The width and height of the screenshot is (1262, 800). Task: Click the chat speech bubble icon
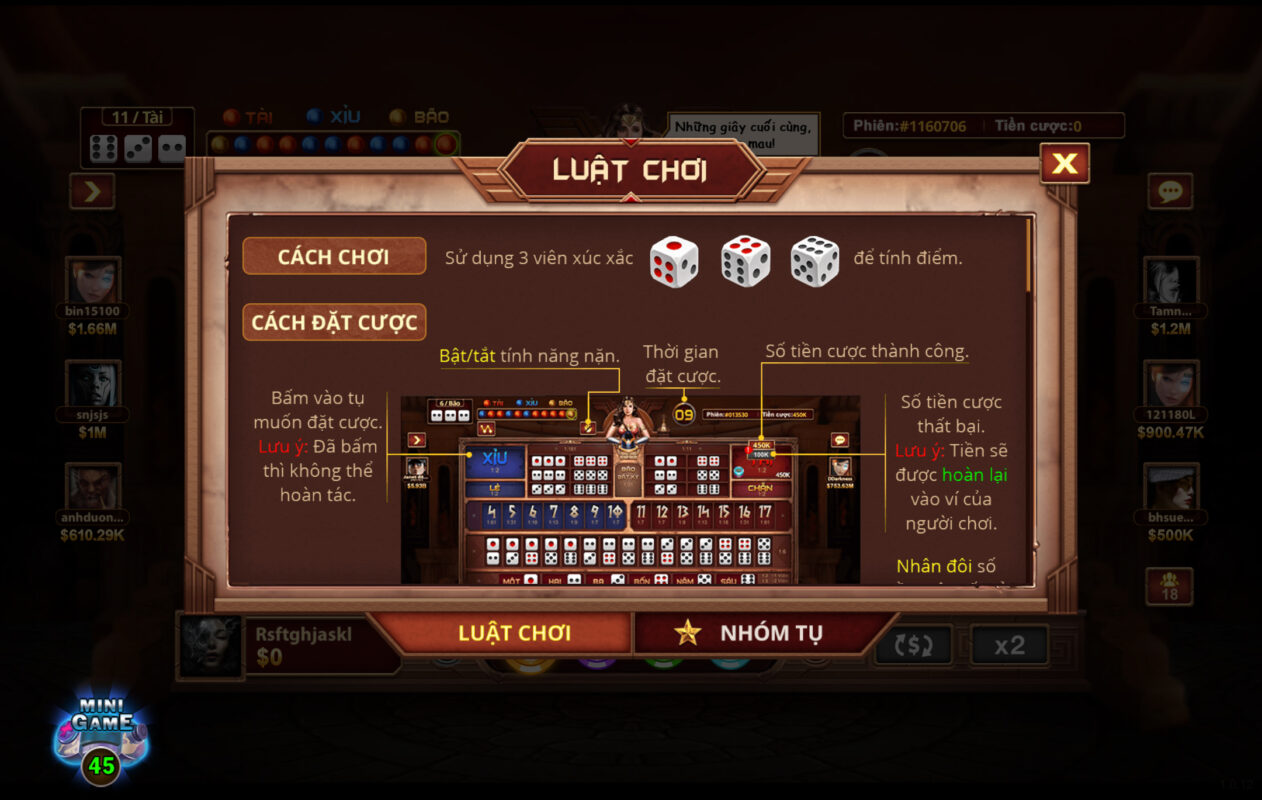(x=1169, y=191)
